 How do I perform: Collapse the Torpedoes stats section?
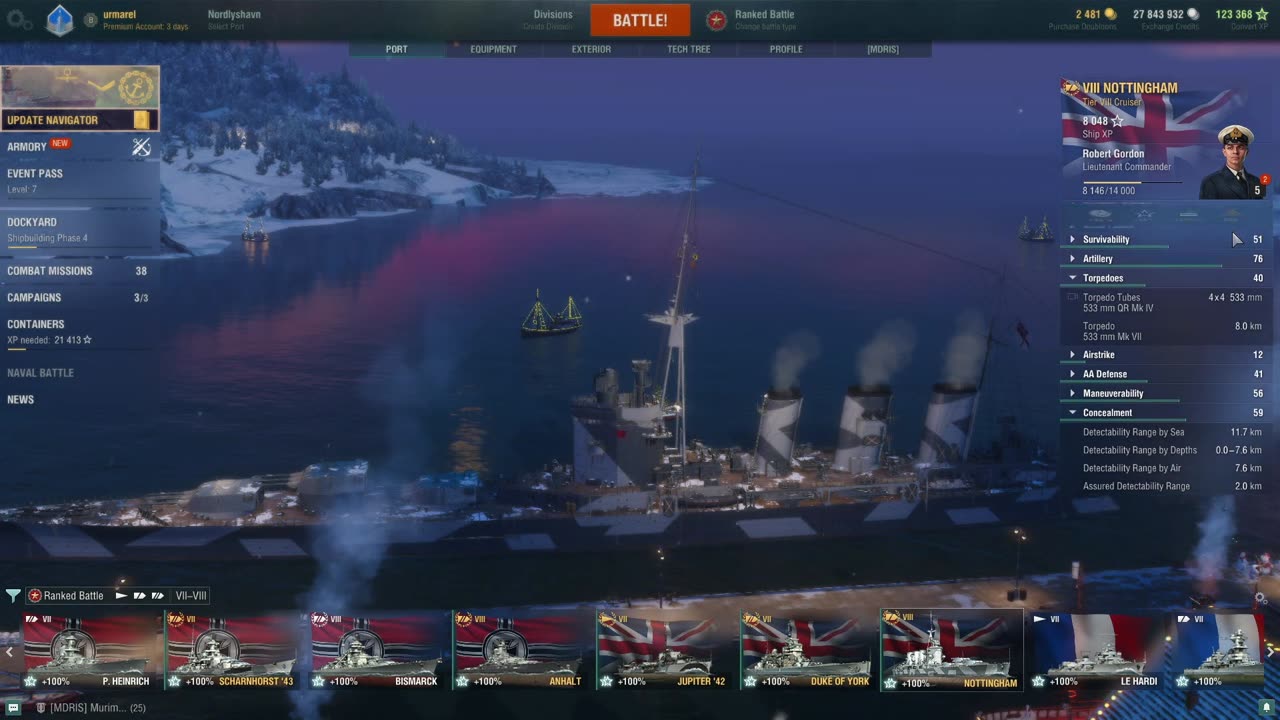coord(1102,278)
